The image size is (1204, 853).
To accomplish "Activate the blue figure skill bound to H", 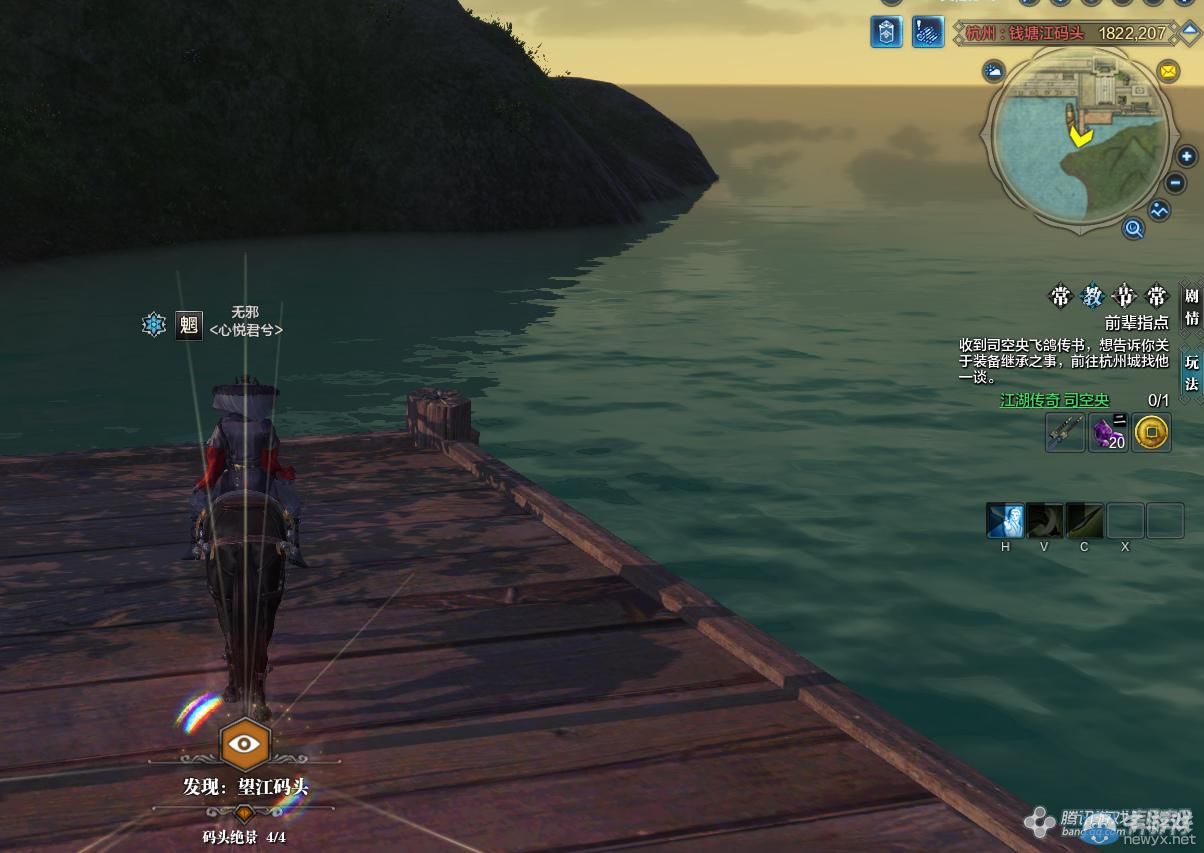I will tap(1005, 521).
